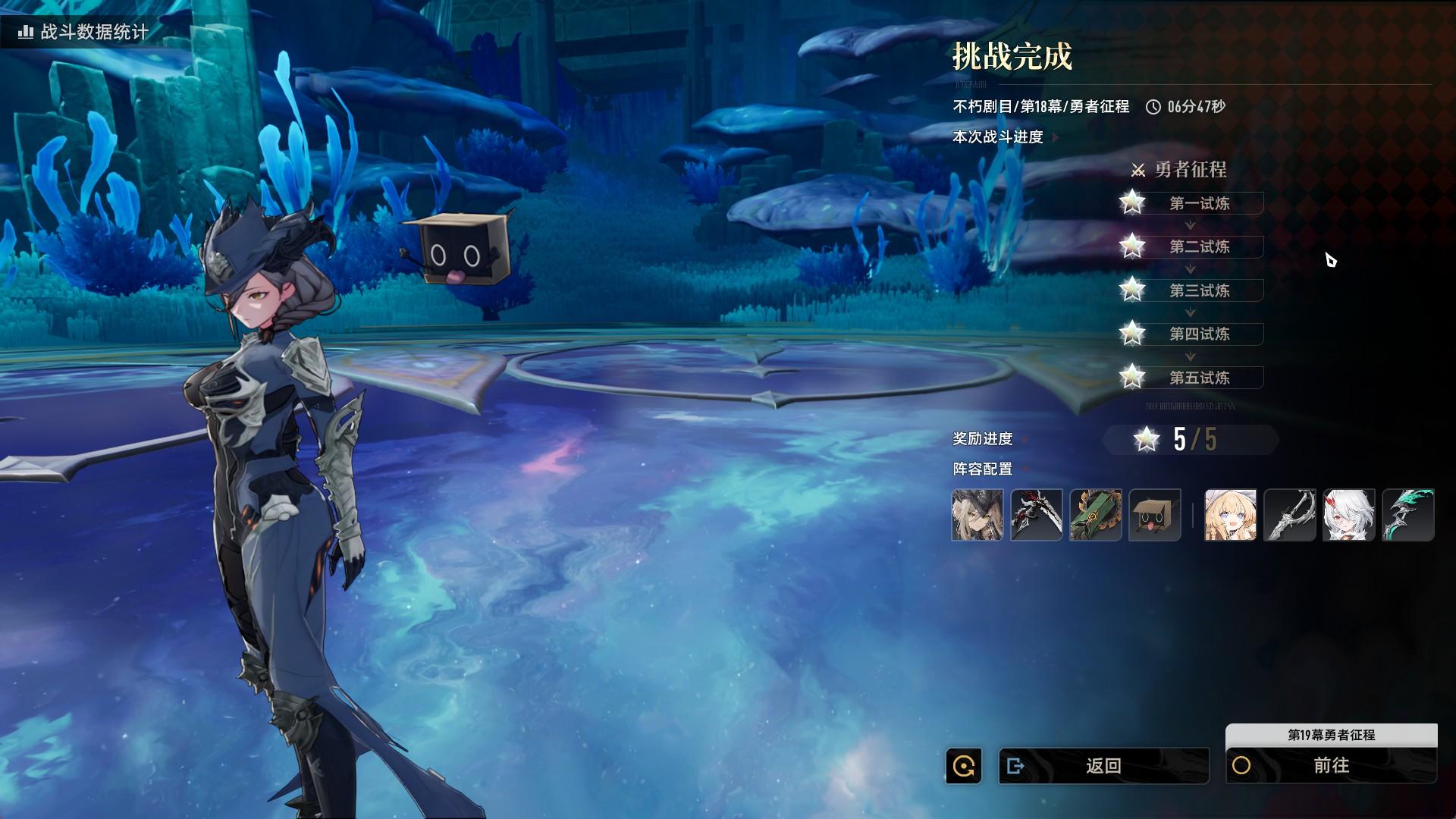Open the 战斗数据统计 battle statistics
Screen dimensions: 1456x819
[x=84, y=32]
